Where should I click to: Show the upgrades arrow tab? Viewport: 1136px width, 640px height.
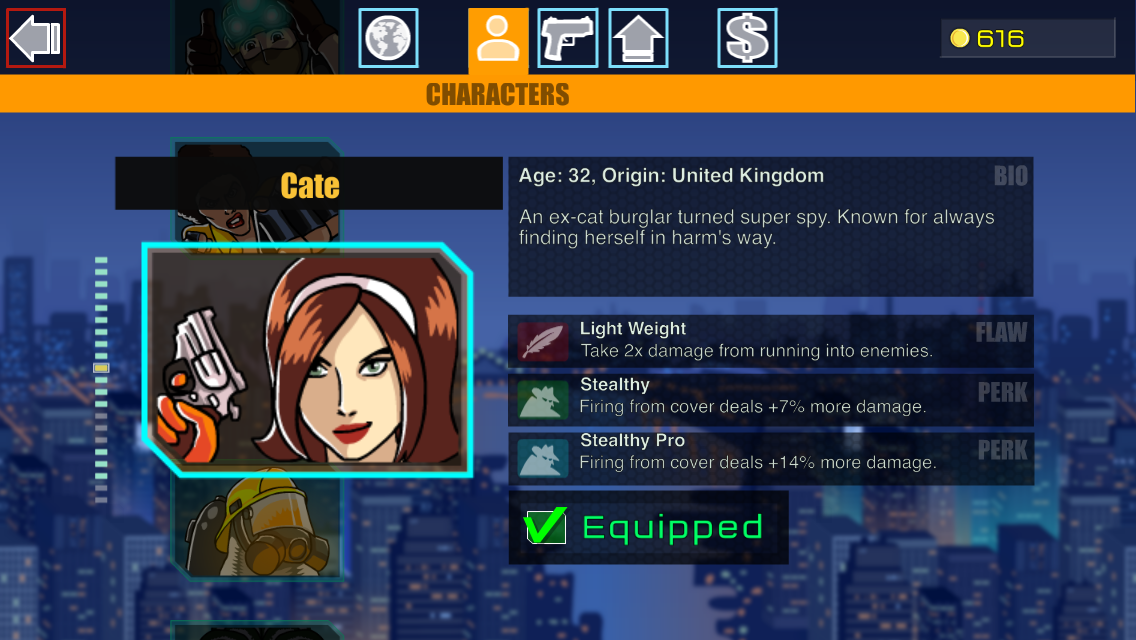pos(638,38)
